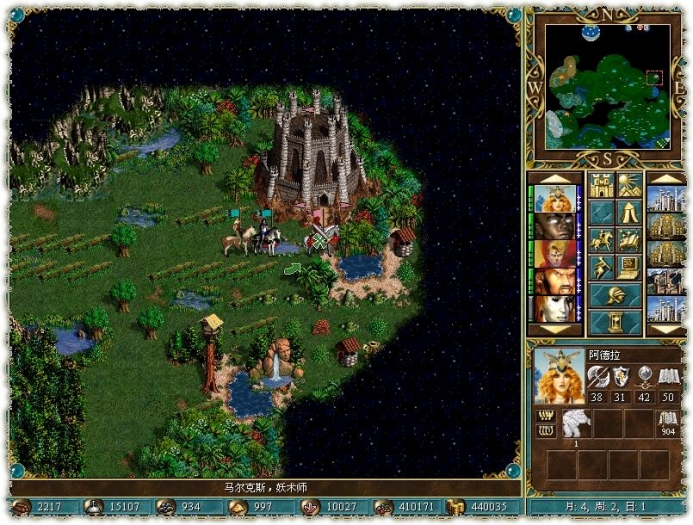Open the Kingdom Overview castle button

click(601, 185)
